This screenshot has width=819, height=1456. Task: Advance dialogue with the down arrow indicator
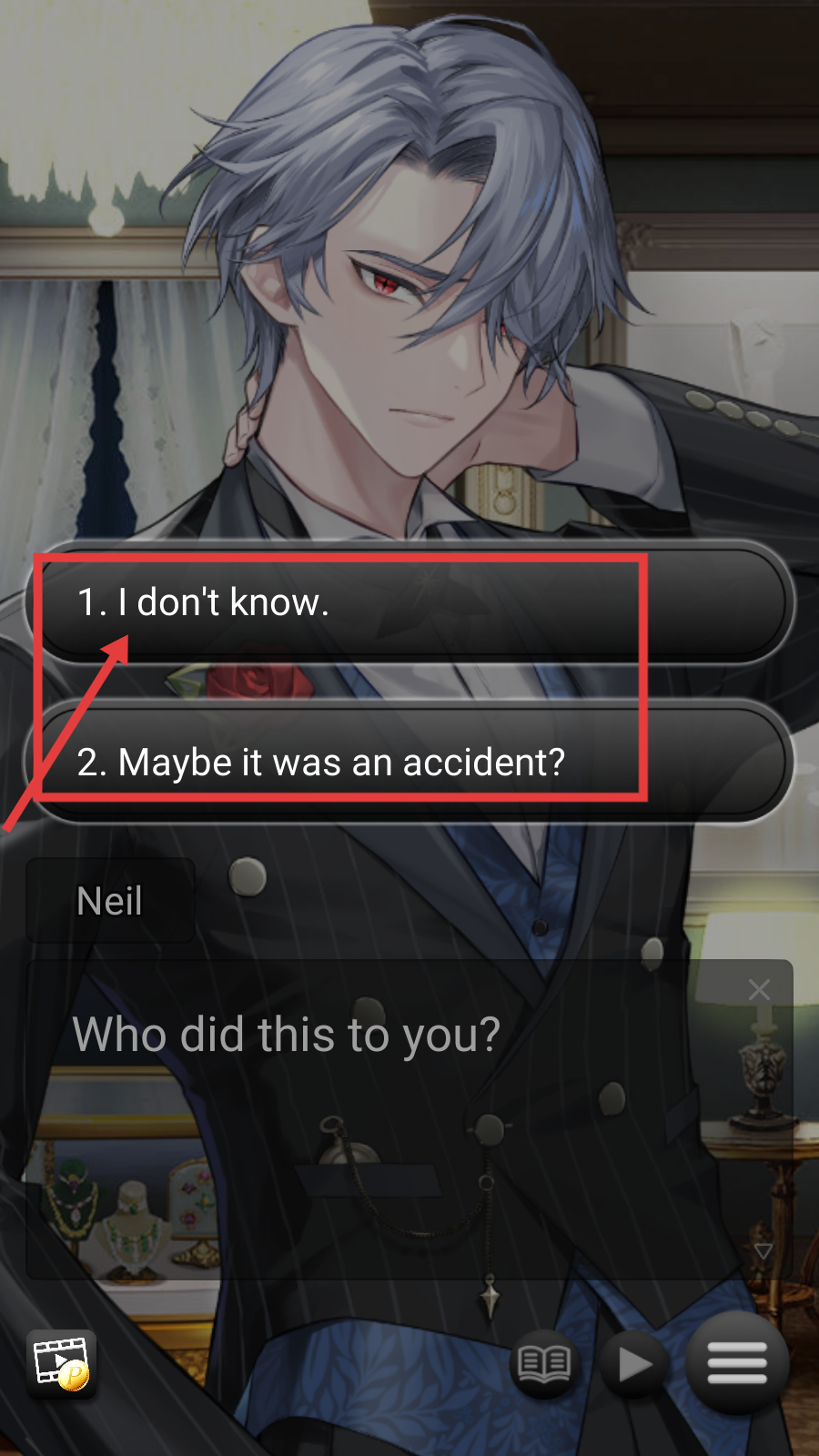[763, 1251]
